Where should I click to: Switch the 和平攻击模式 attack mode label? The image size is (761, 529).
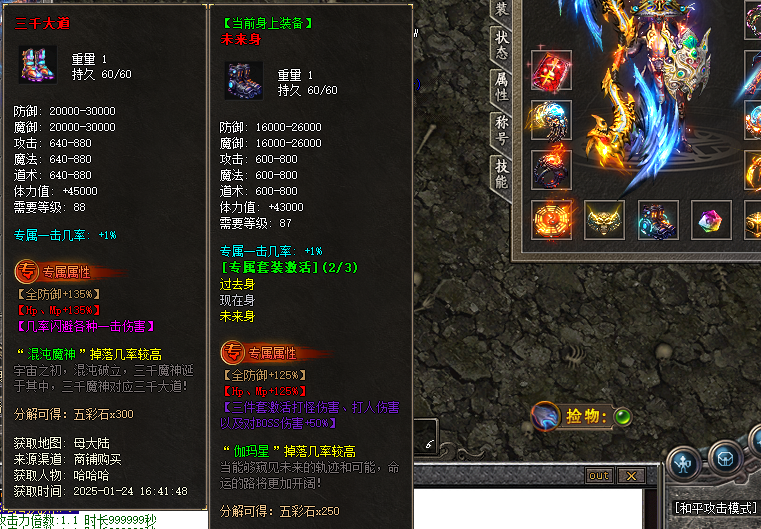point(716,508)
